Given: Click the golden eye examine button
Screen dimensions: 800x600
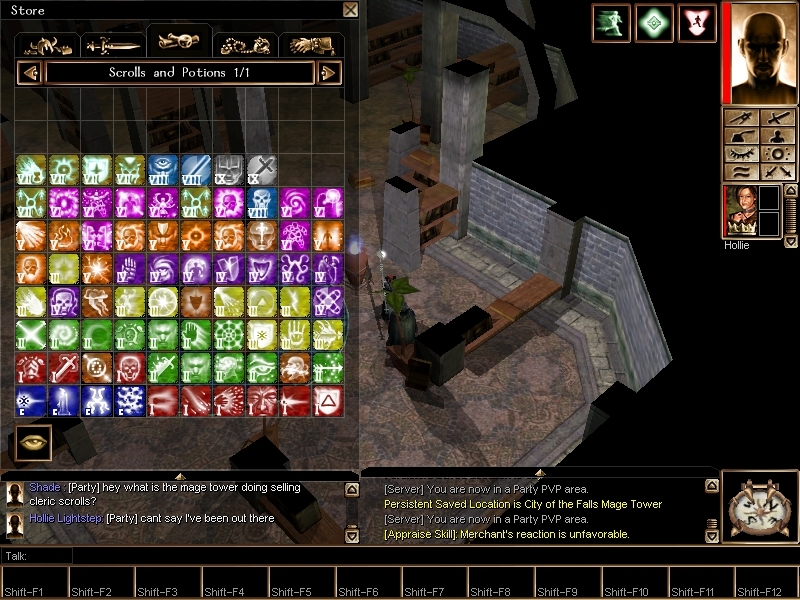Looking at the screenshot, I should [x=33, y=443].
